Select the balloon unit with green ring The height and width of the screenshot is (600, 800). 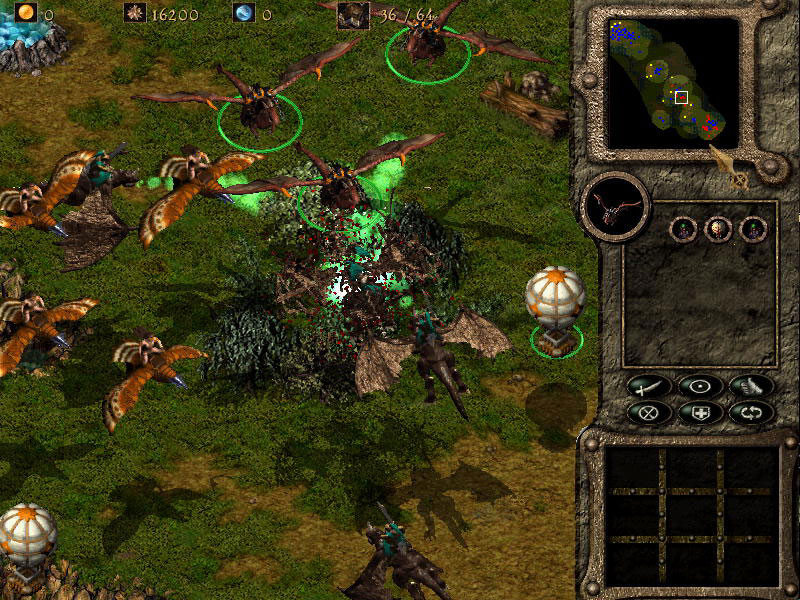555,307
